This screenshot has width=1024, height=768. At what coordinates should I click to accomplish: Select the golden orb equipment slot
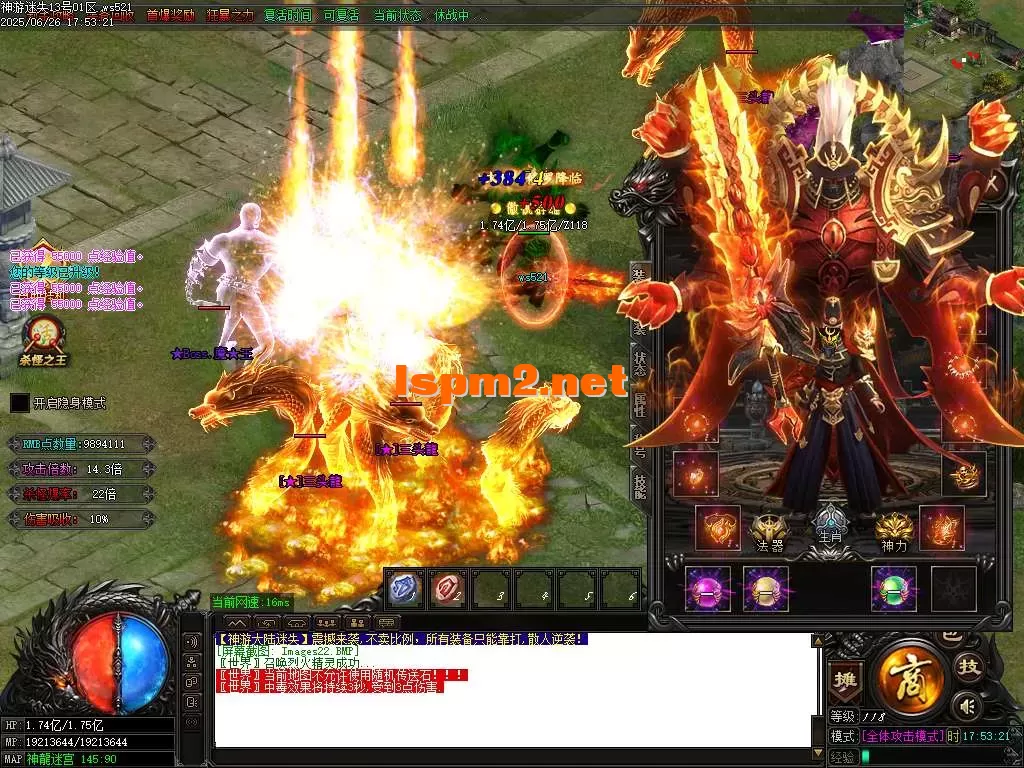[x=766, y=588]
